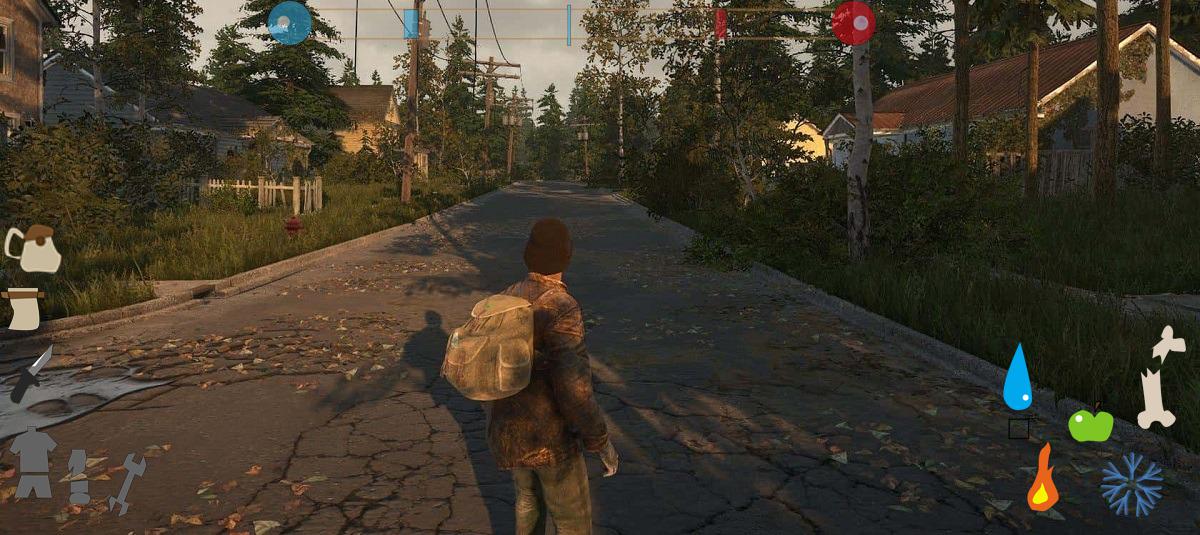Click the broken bone injury icon

click(1161, 377)
